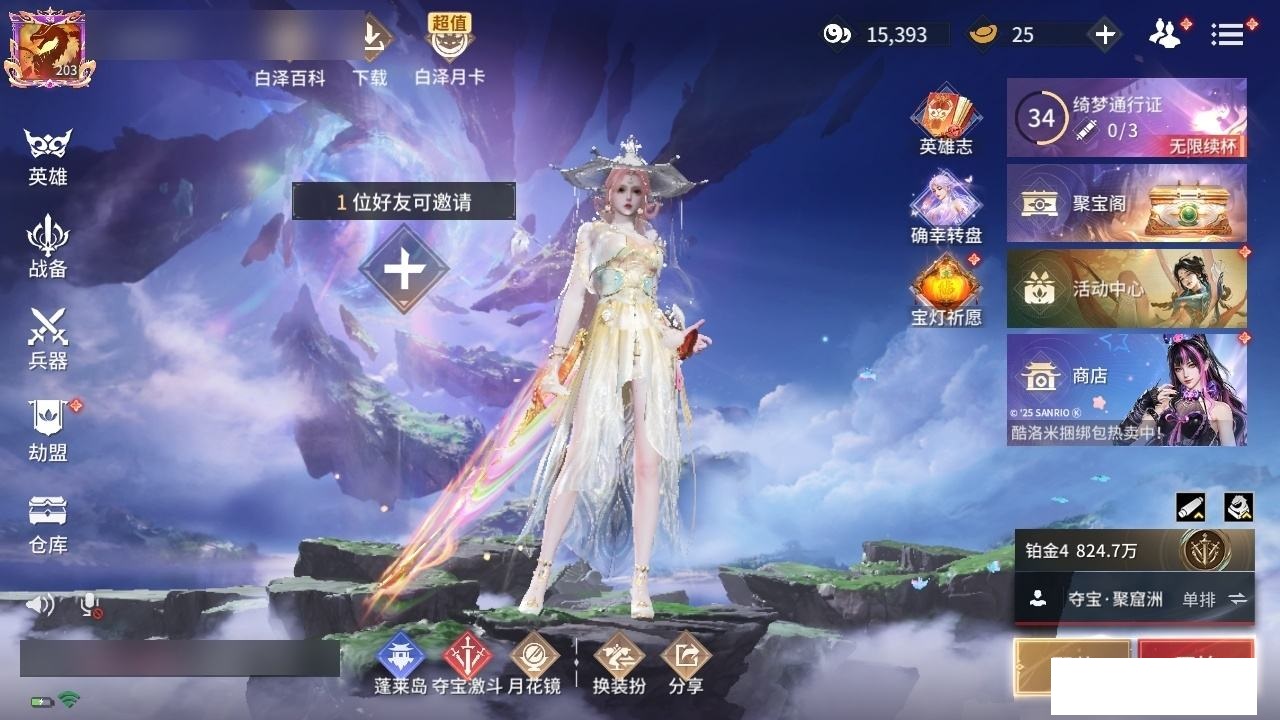Open the 活动中心 event center
Screen dimensions: 1280x720
pos(1126,289)
